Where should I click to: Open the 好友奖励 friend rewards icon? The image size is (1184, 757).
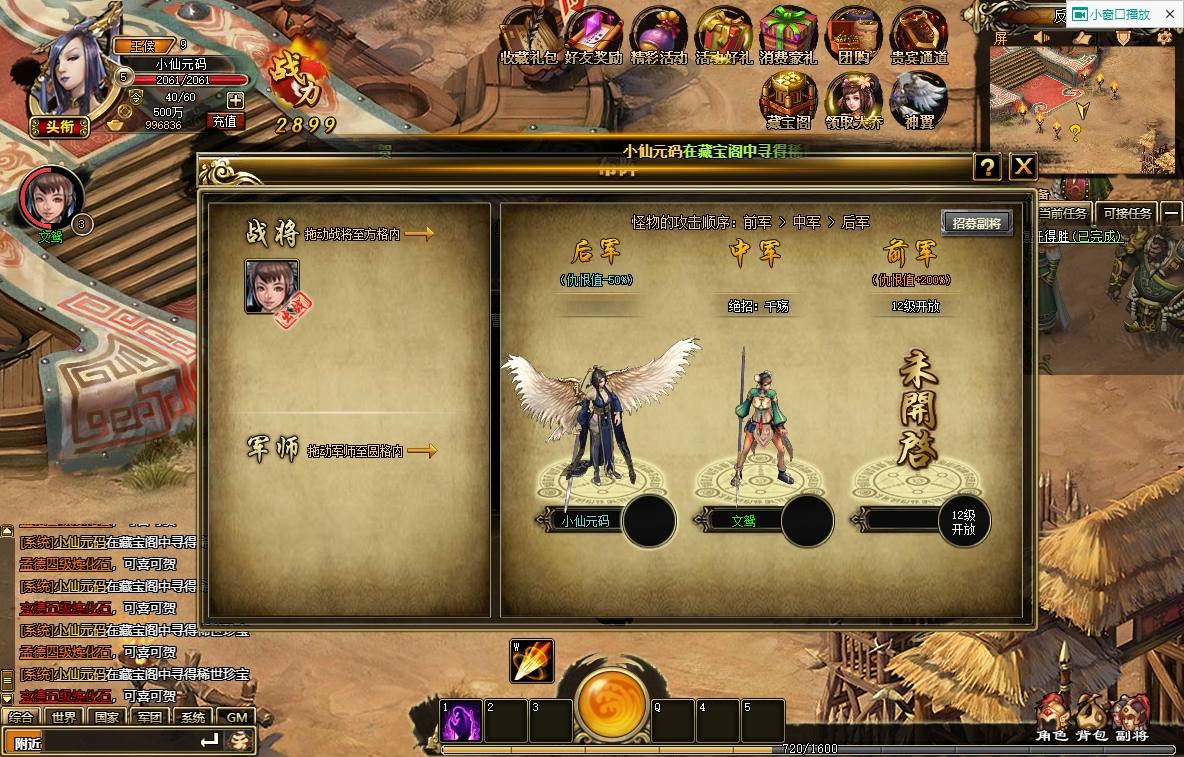(x=593, y=35)
